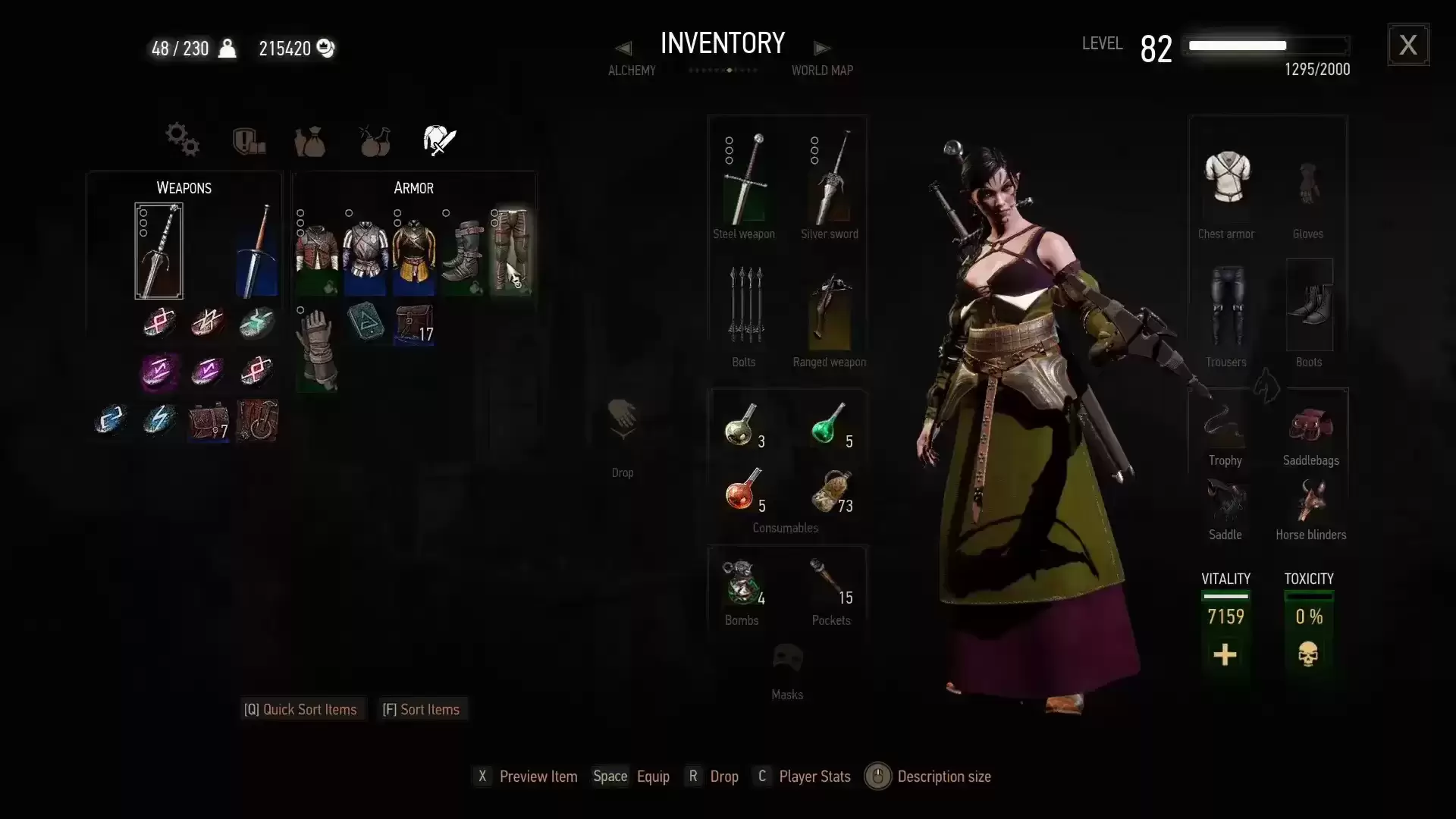Select the Trophy slot
The height and width of the screenshot is (819, 1456).
(1224, 428)
